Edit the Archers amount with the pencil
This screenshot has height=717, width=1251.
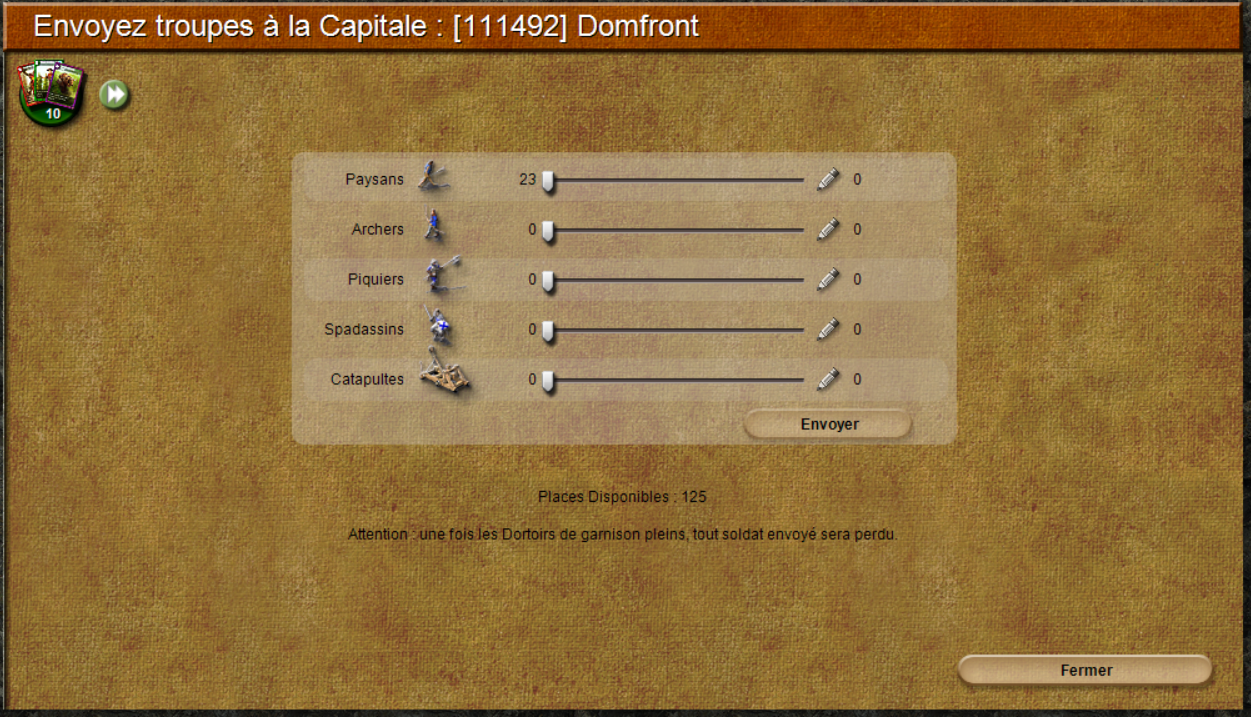coord(828,229)
